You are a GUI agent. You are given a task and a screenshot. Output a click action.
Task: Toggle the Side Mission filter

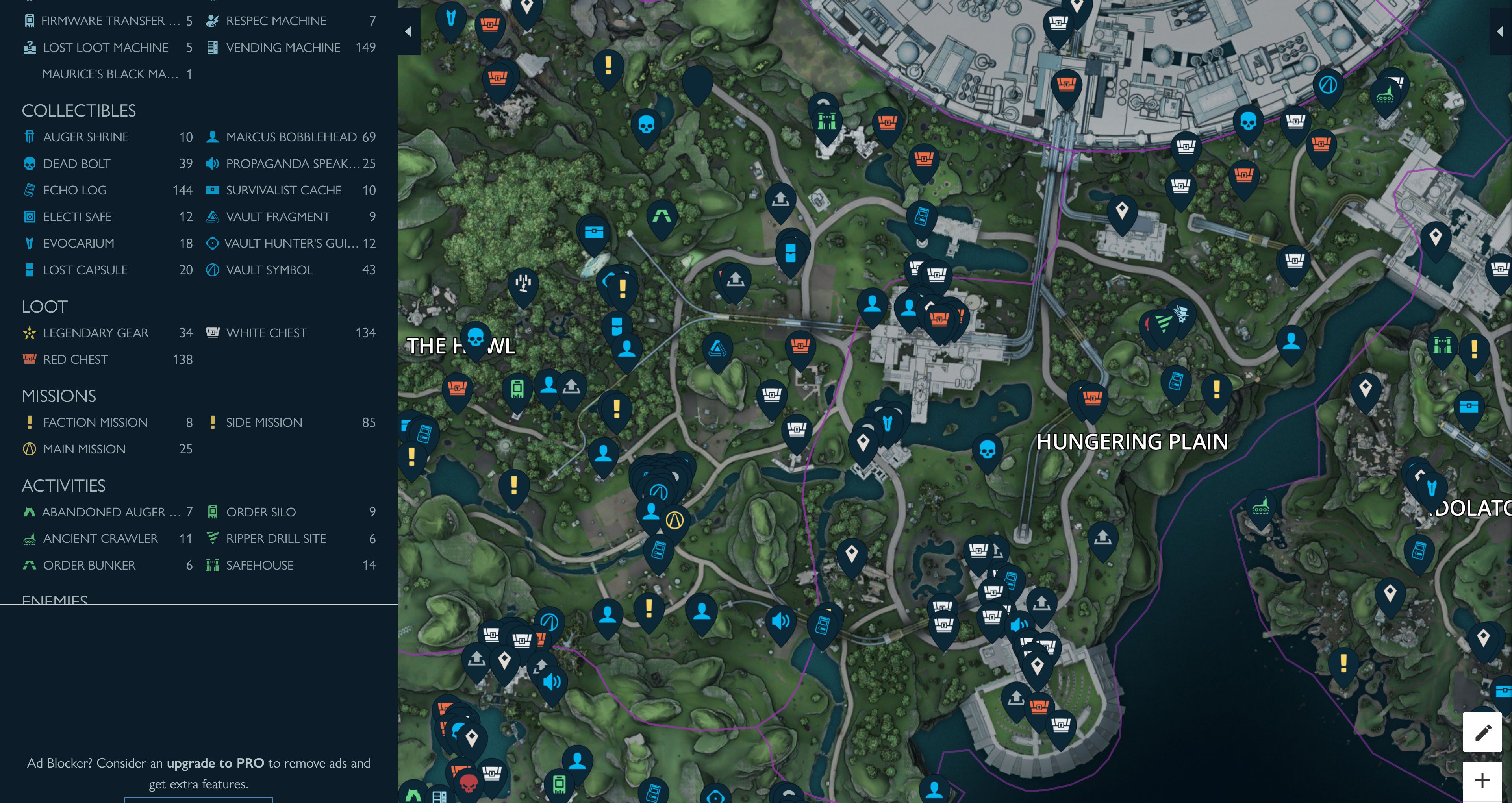(x=263, y=423)
